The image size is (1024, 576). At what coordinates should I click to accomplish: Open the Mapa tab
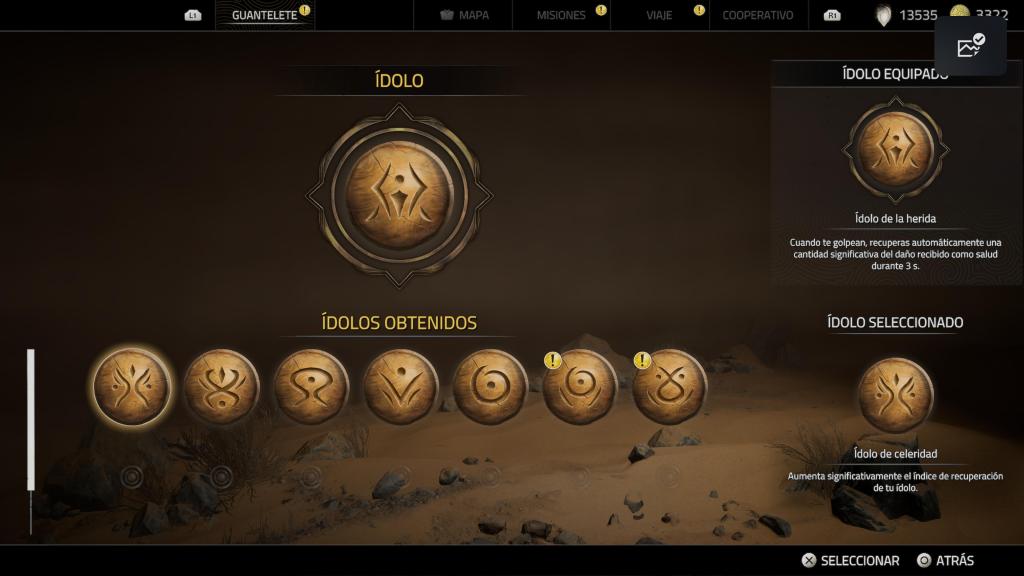[x=465, y=15]
